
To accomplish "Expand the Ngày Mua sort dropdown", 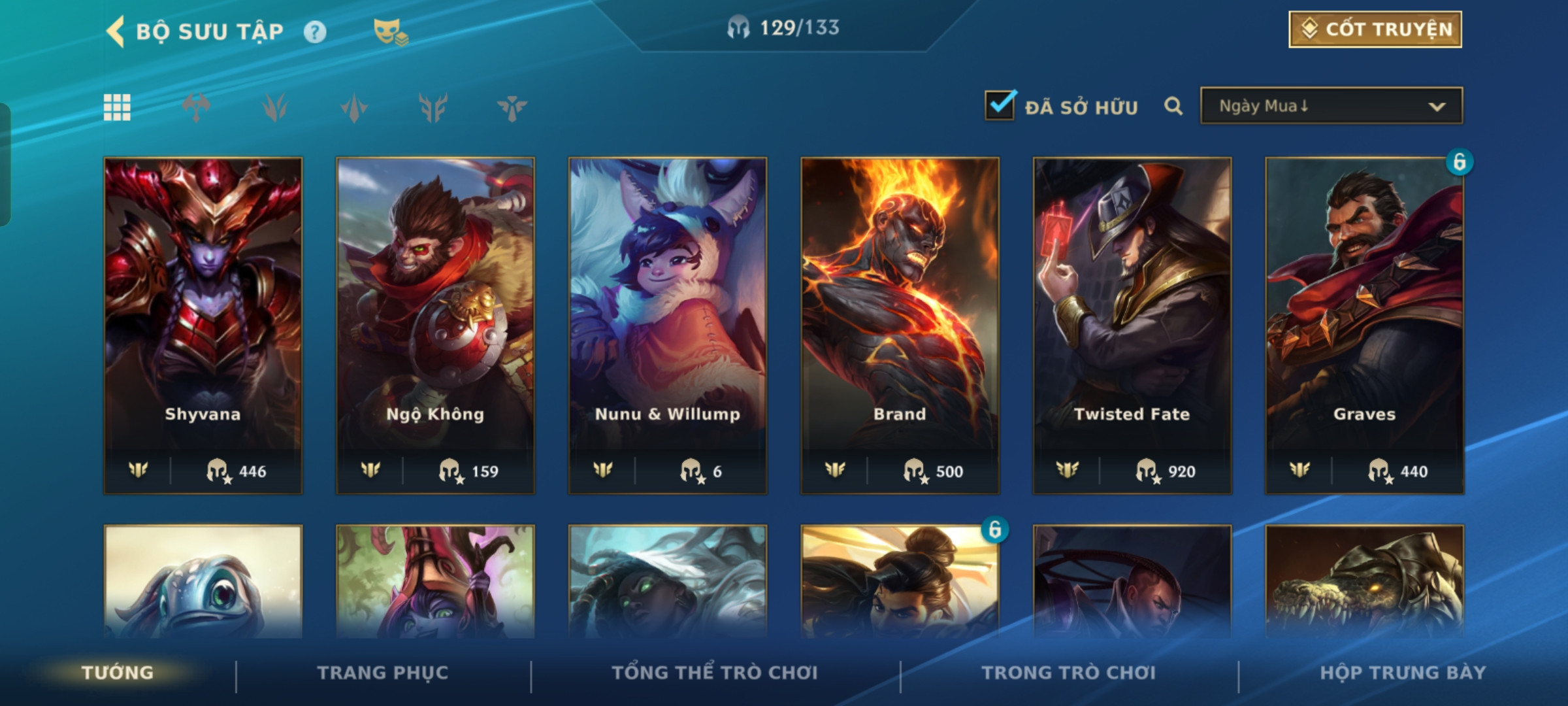I will (x=1331, y=106).
